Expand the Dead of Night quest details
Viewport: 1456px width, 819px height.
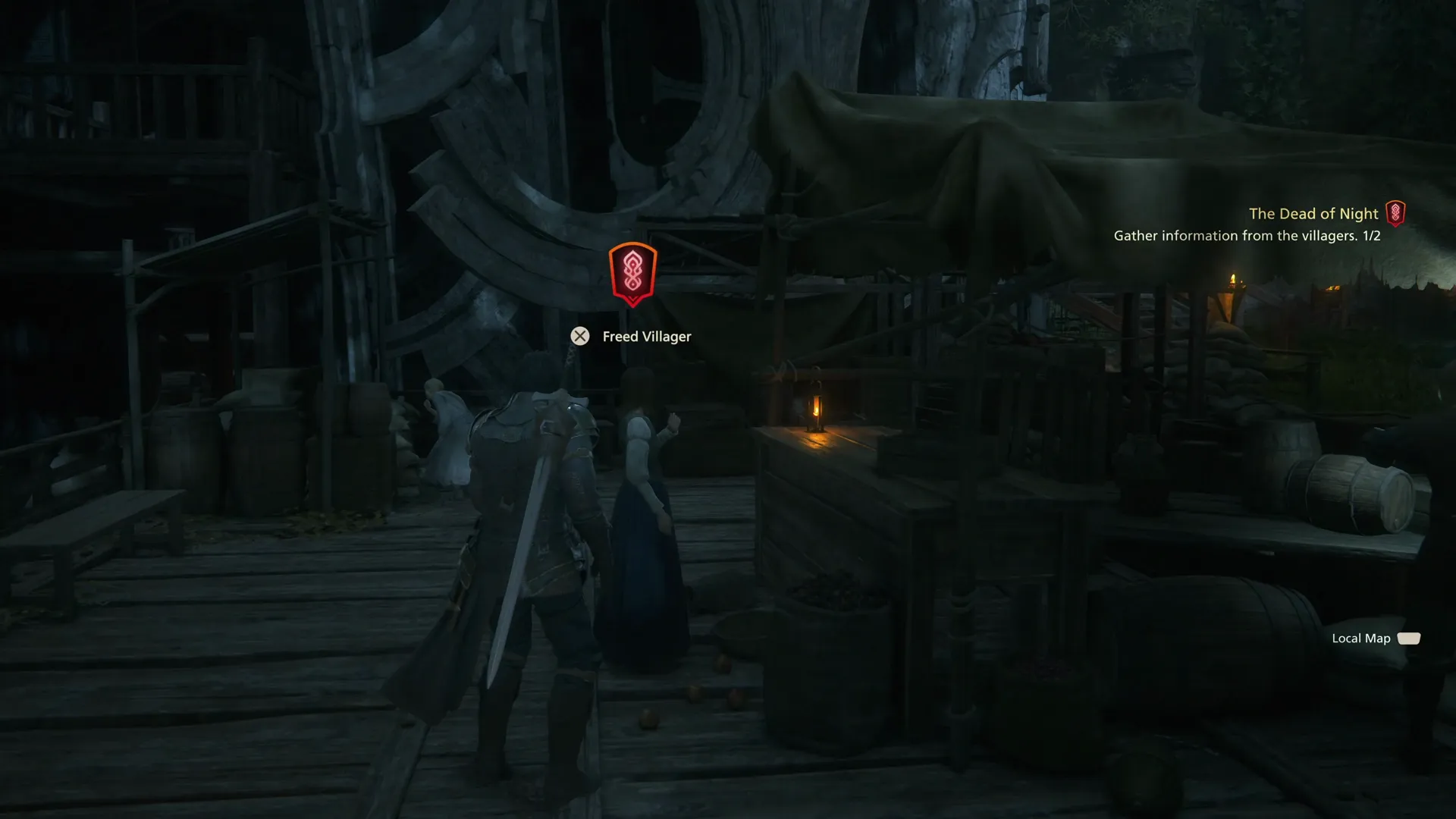click(x=1314, y=214)
